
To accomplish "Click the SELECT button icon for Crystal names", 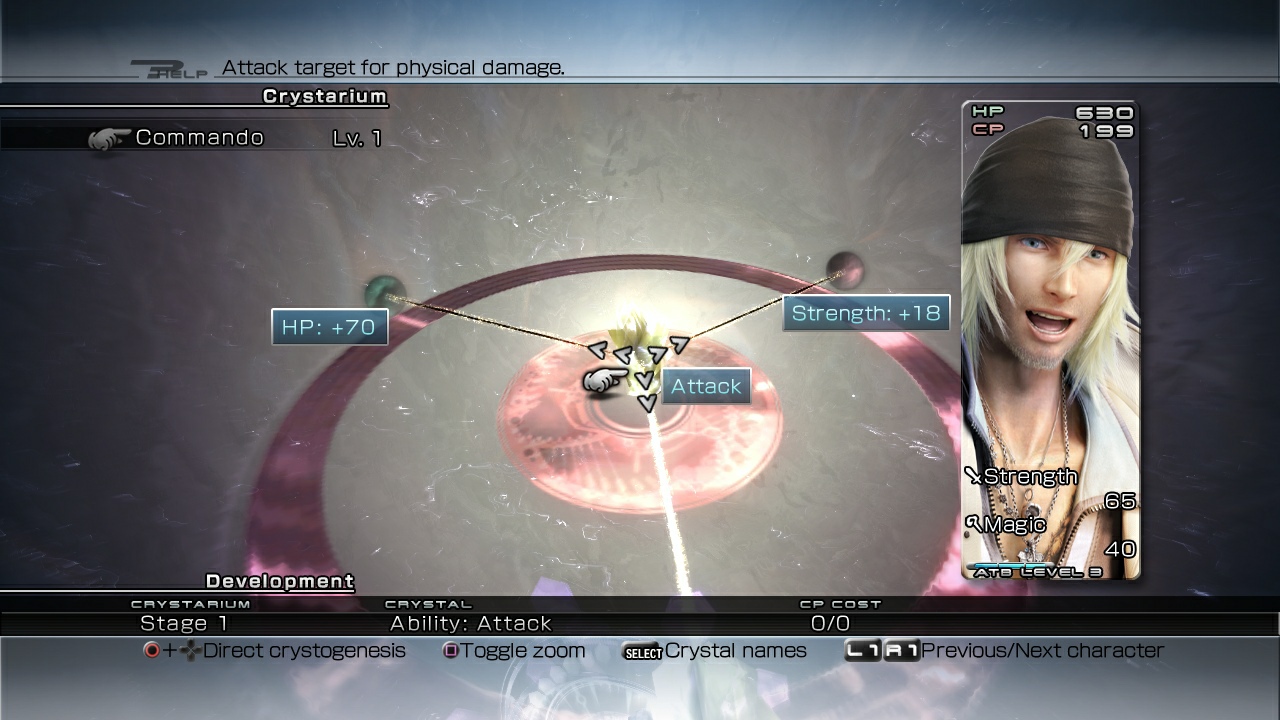I will tap(644, 651).
